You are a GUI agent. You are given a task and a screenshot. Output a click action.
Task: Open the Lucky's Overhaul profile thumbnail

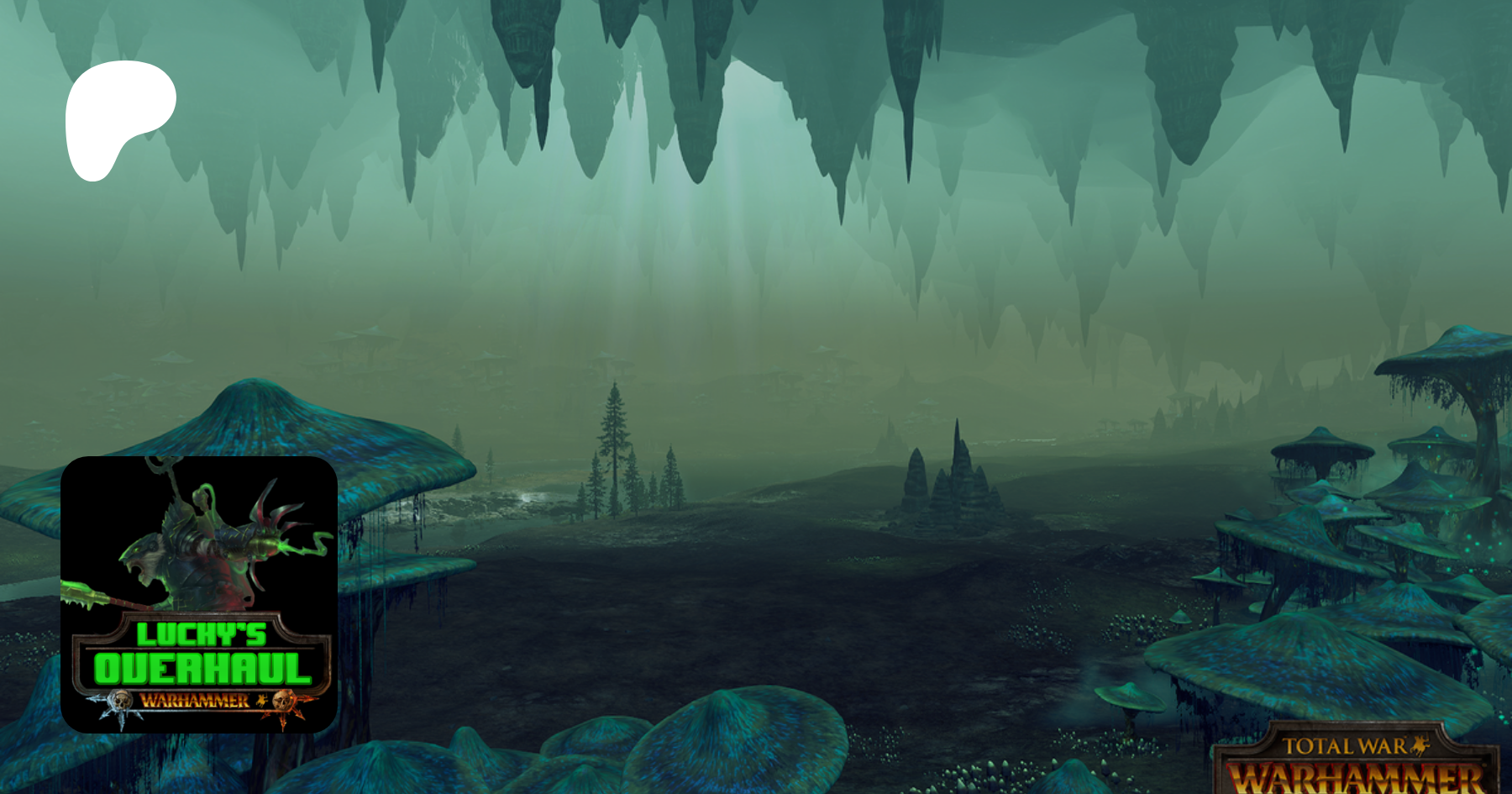(x=199, y=594)
